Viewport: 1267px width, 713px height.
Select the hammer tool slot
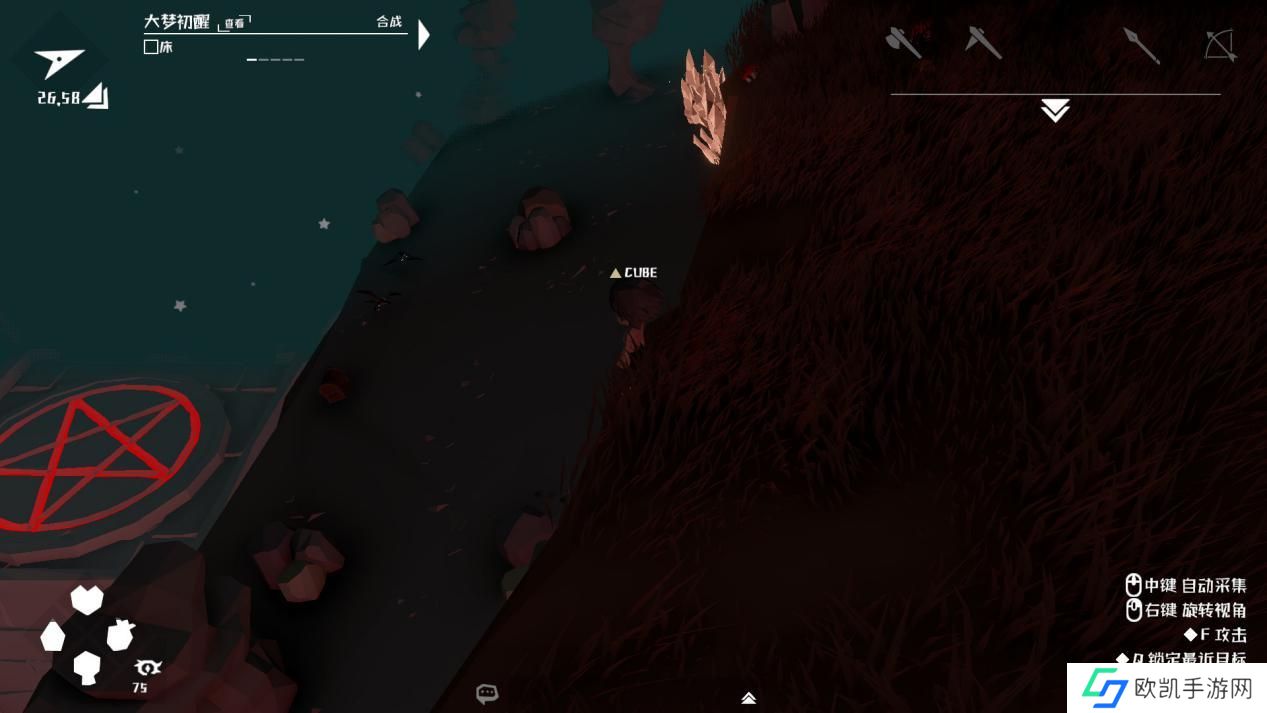pyautogui.click(x=983, y=43)
